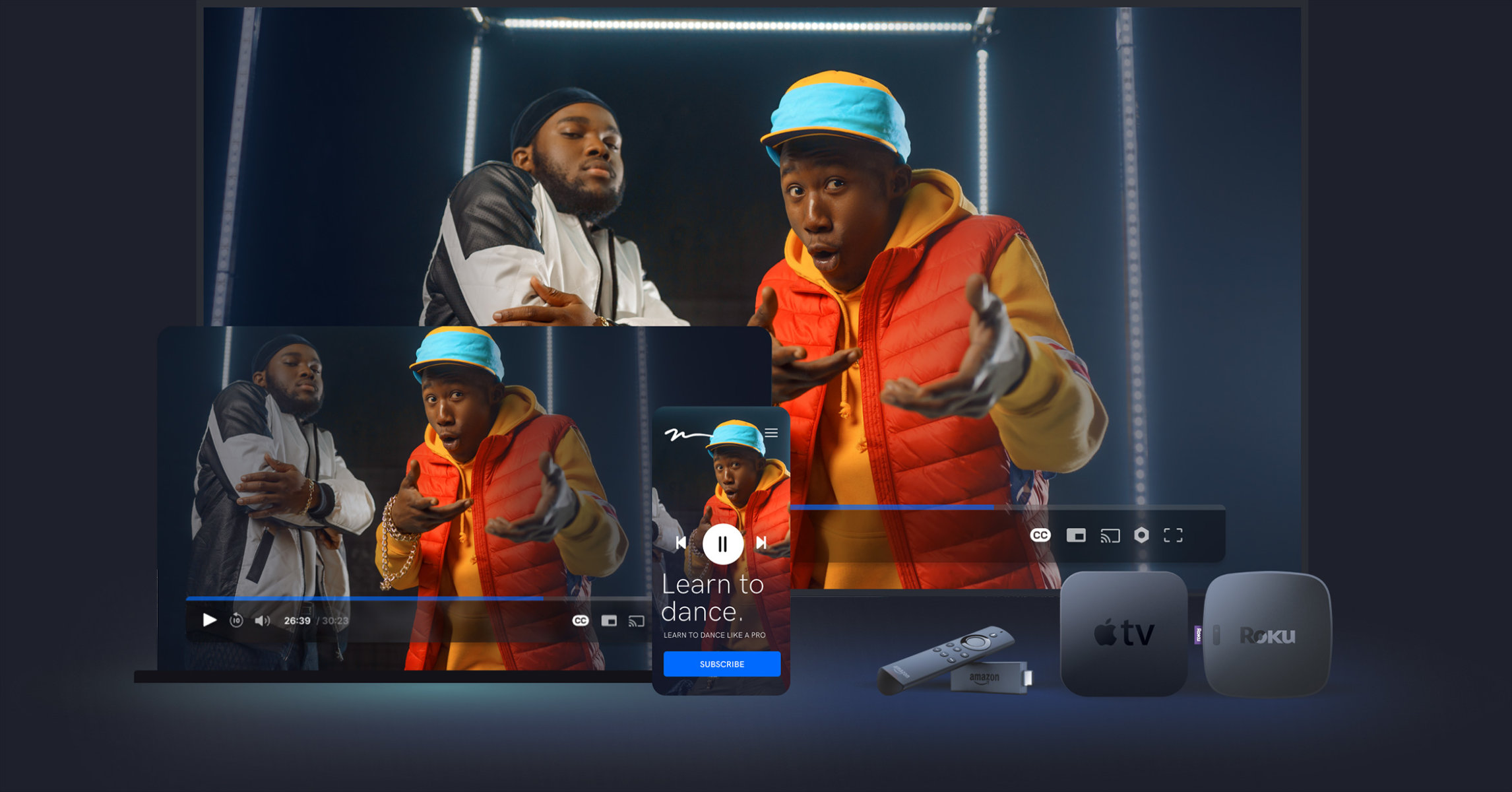
Task: Skip to the next track on phone
Action: (761, 543)
